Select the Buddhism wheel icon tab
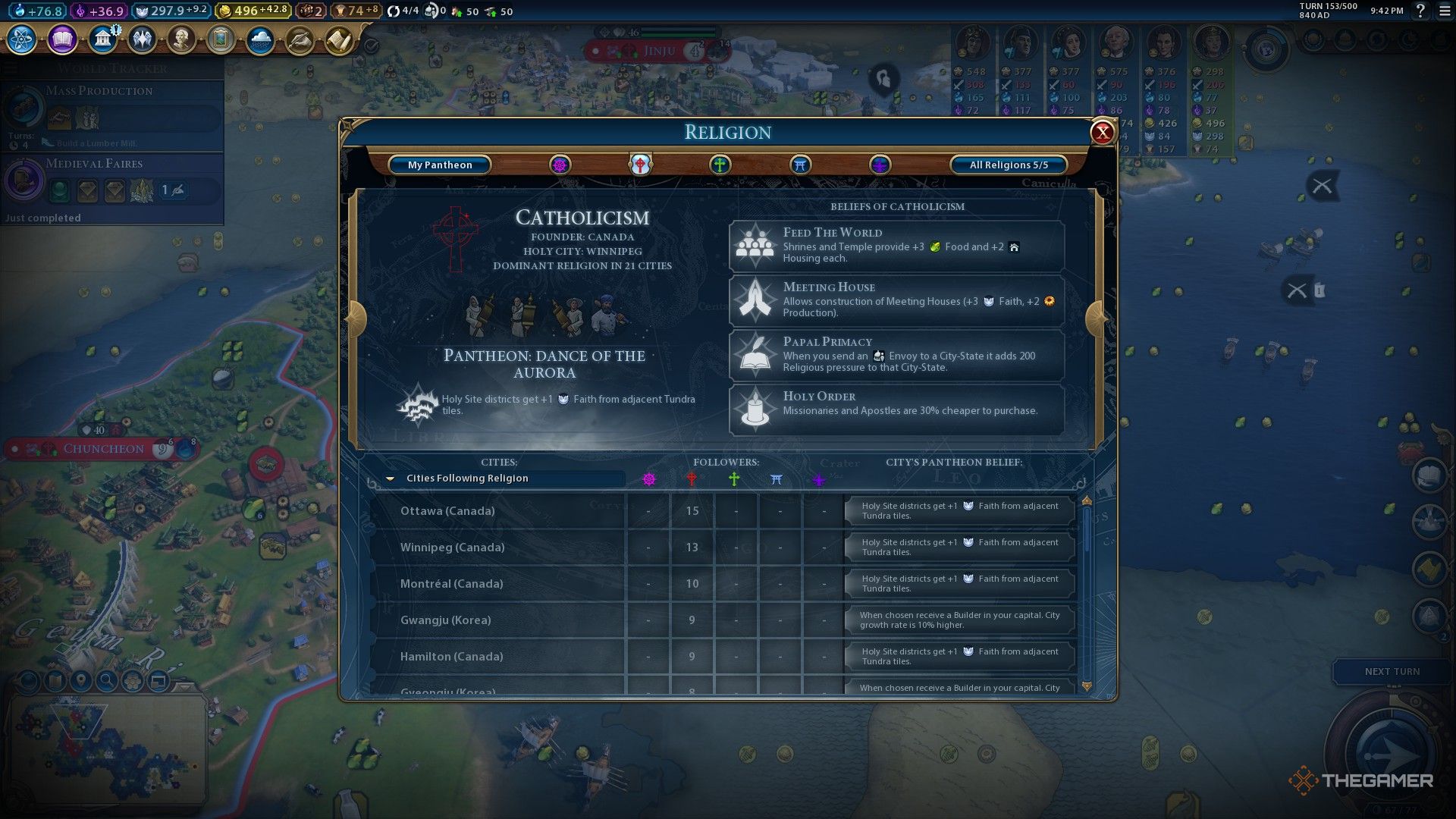The height and width of the screenshot is (819, 1456). 560,165
